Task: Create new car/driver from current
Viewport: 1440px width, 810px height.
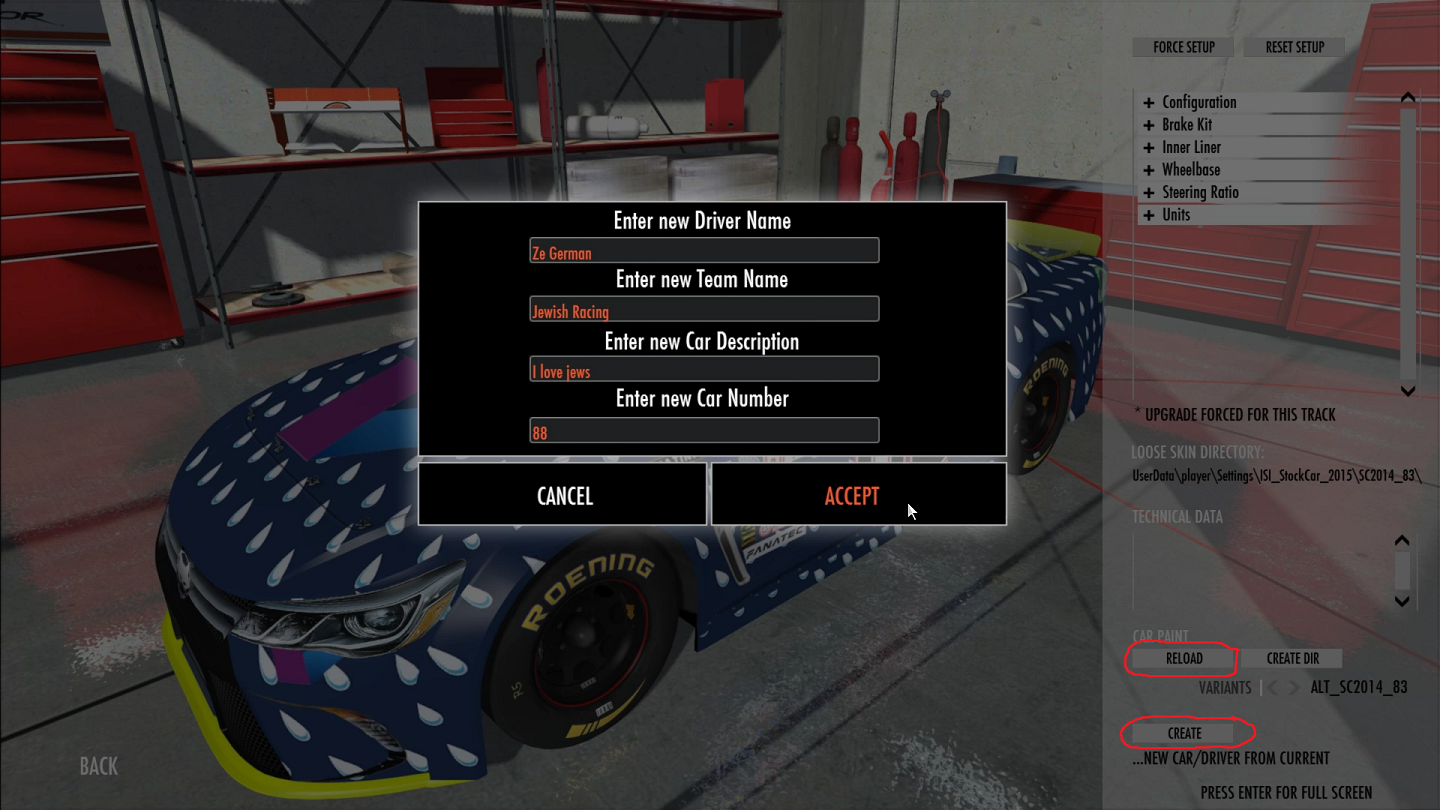Action: coord(1184,734)
